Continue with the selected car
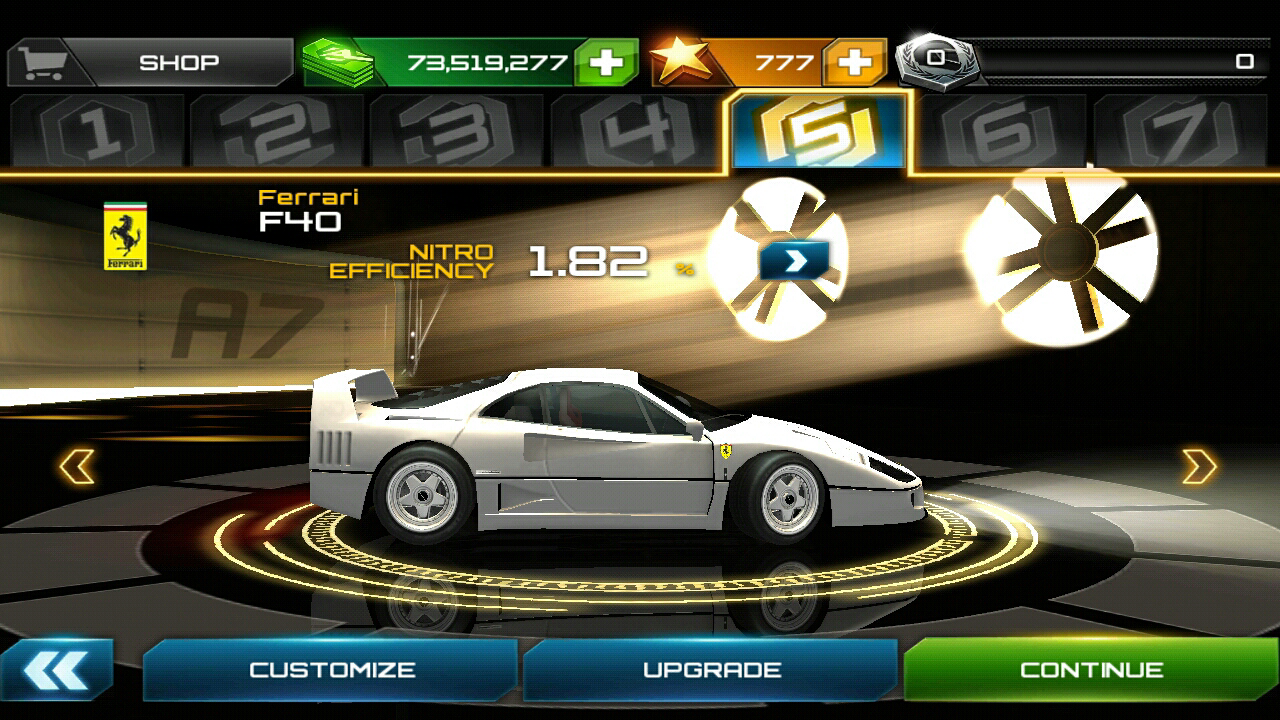 coord(1091,670)
